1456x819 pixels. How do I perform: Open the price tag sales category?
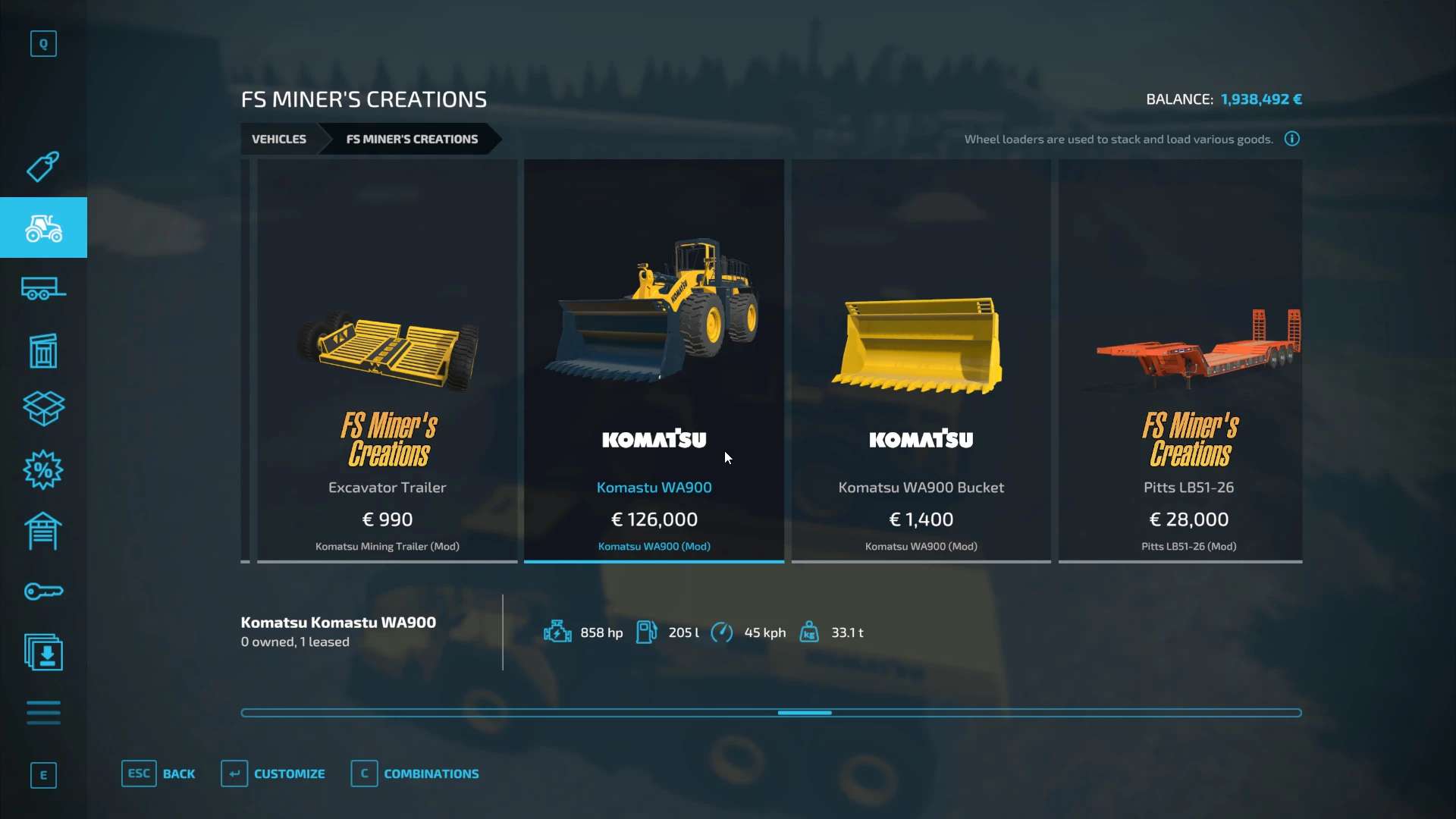[43, 167]
